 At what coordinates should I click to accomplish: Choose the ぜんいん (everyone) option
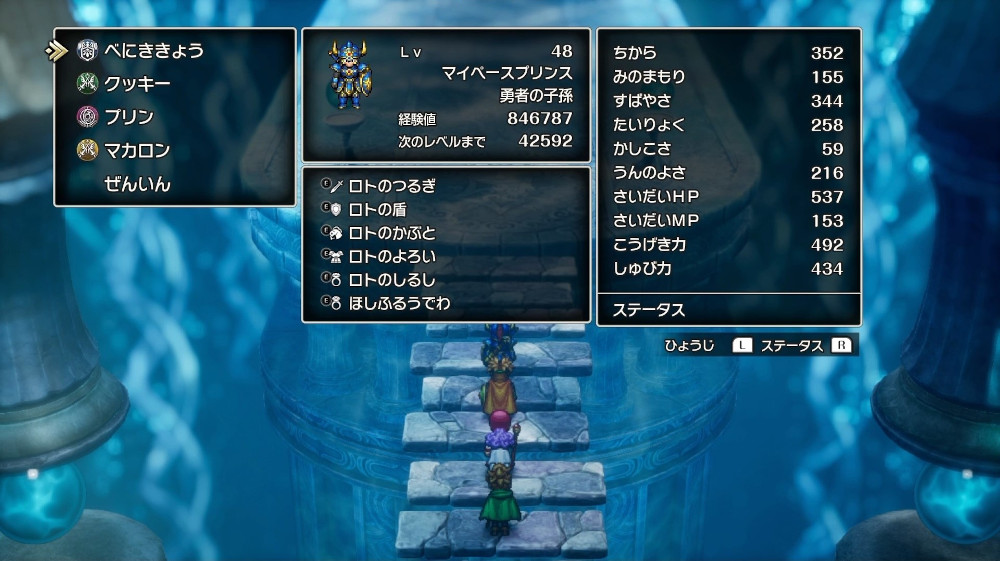click(137, 184)
